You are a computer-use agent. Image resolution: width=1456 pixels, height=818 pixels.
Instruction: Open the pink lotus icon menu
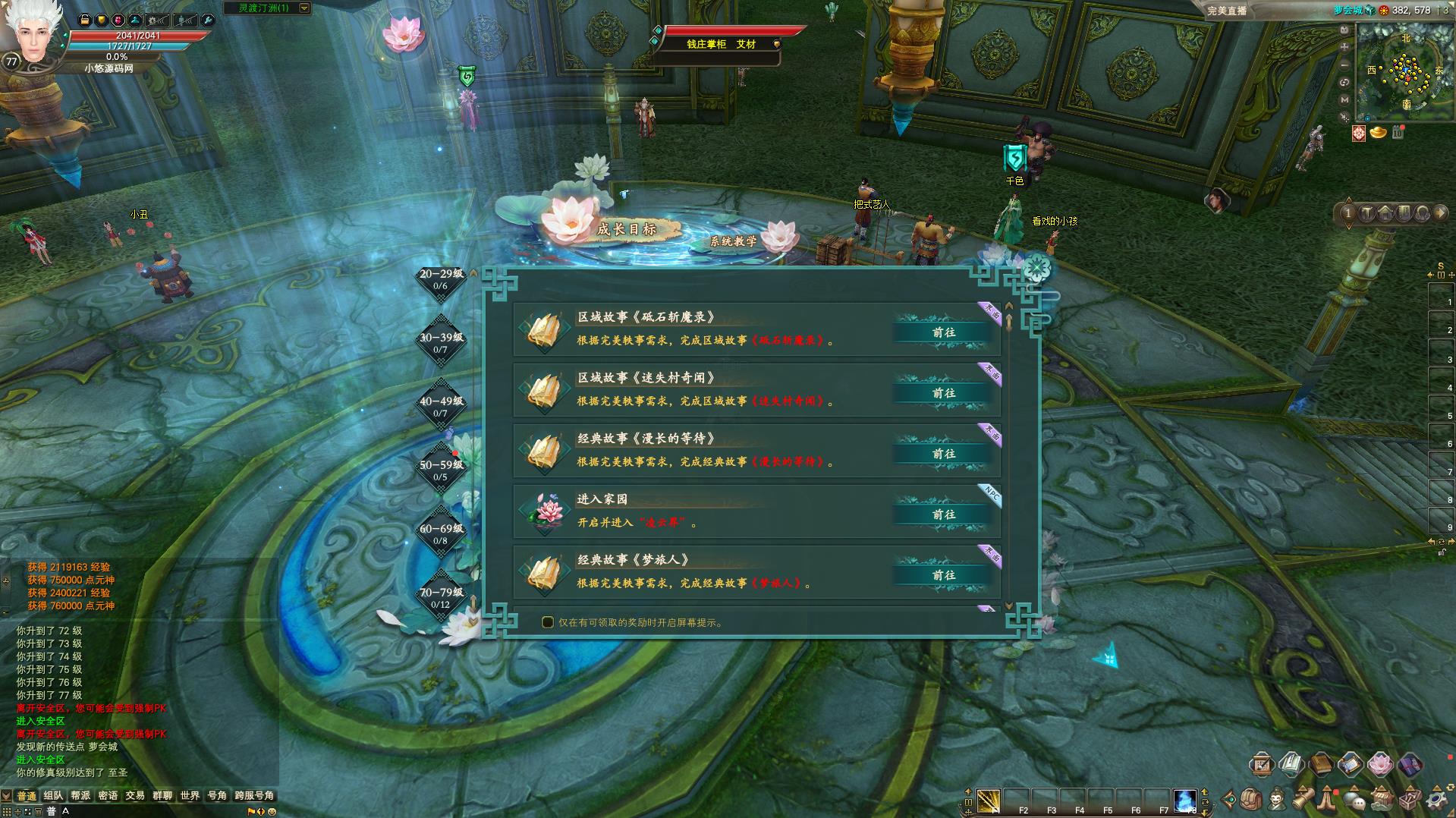(1380, 764)
